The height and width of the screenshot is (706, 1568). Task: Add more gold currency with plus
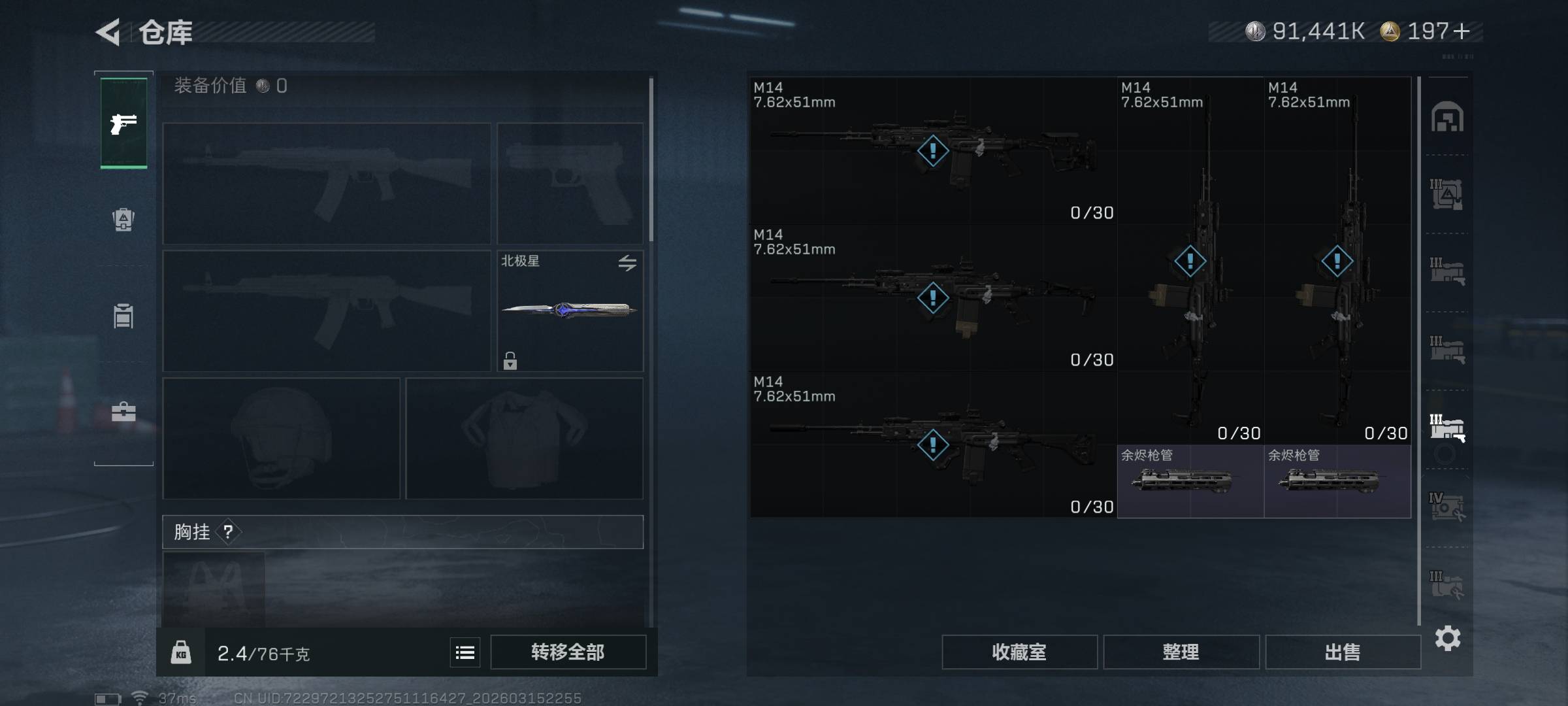click(1462, 31)
